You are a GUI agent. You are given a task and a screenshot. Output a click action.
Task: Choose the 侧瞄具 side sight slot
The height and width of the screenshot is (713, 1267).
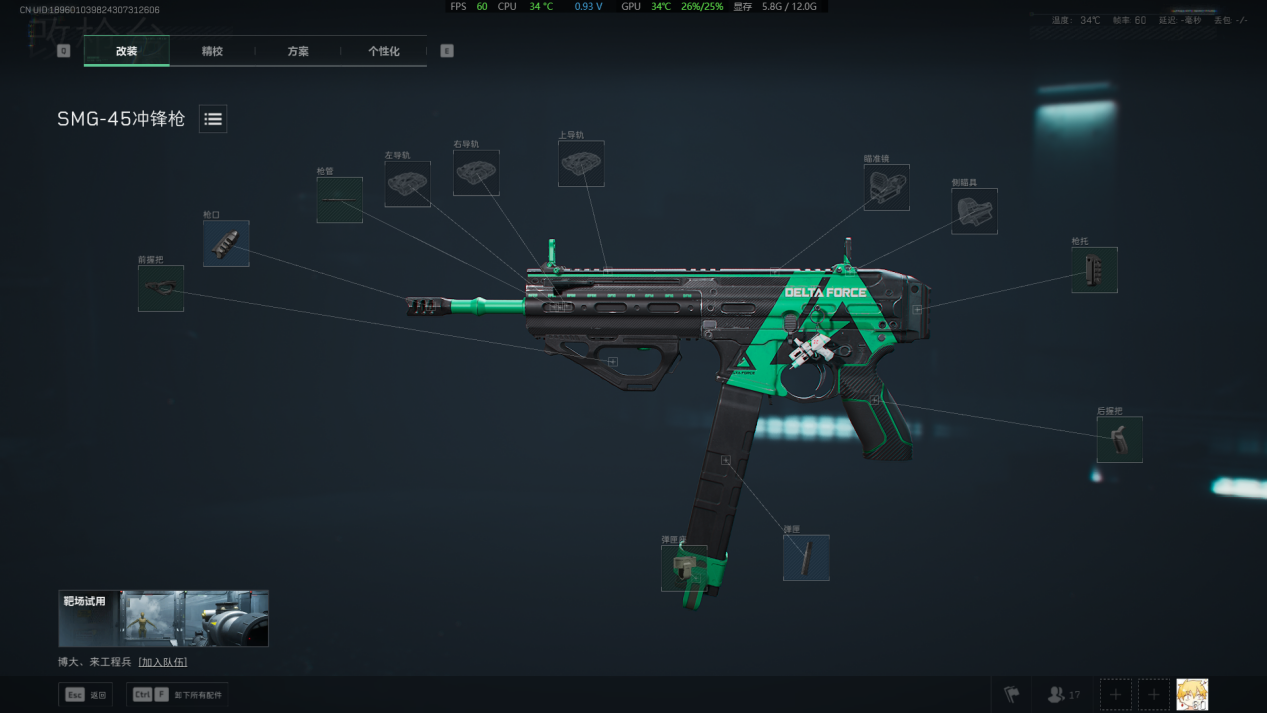[x=974, y=211]
